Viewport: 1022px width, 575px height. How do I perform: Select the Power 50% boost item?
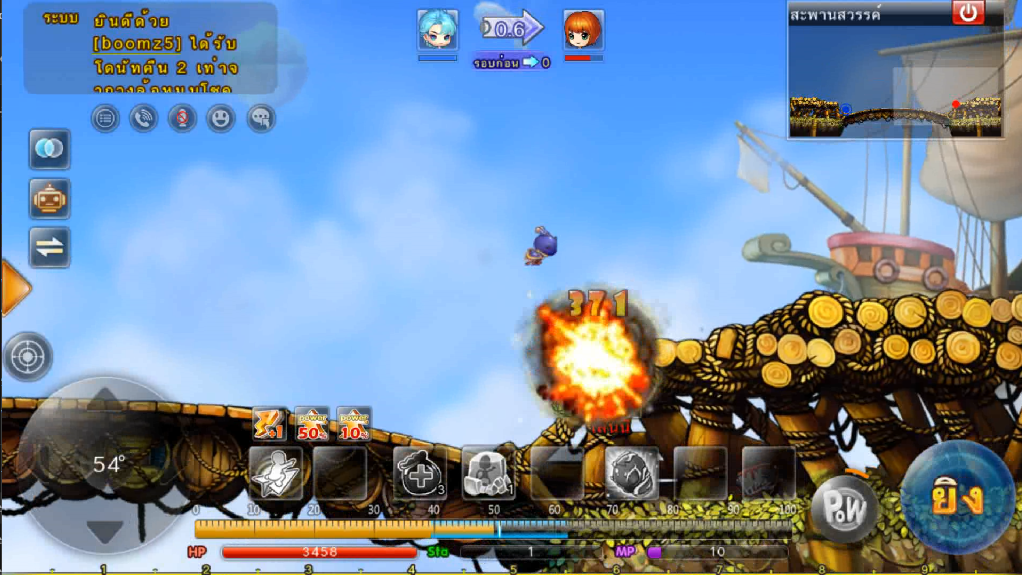click(x=312, y=424)
